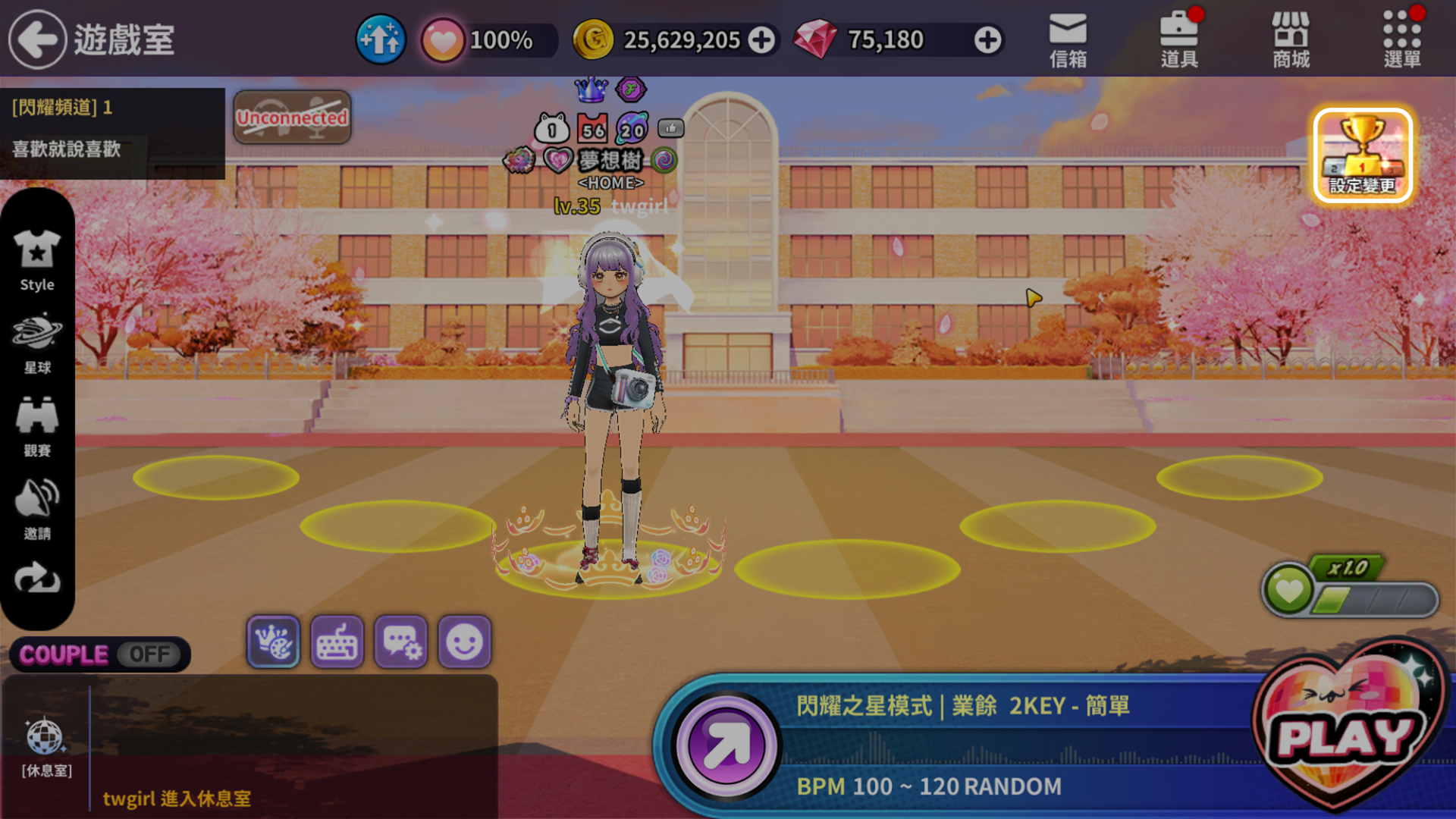Add more ruby gems with plus button
This screenshot has width=1456, height=819.
[987, 40]
